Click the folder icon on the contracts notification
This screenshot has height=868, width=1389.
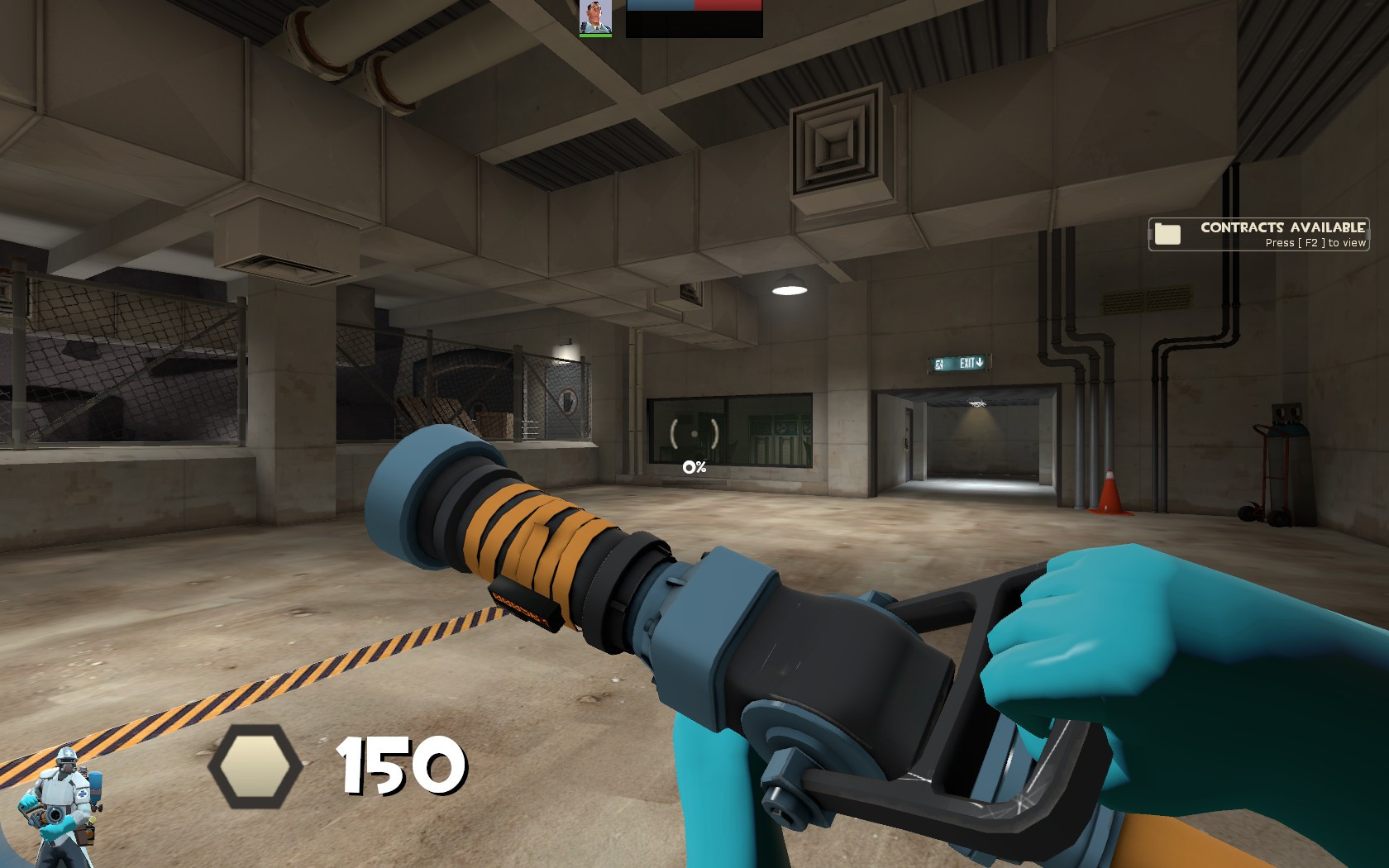click(1167, 234)
